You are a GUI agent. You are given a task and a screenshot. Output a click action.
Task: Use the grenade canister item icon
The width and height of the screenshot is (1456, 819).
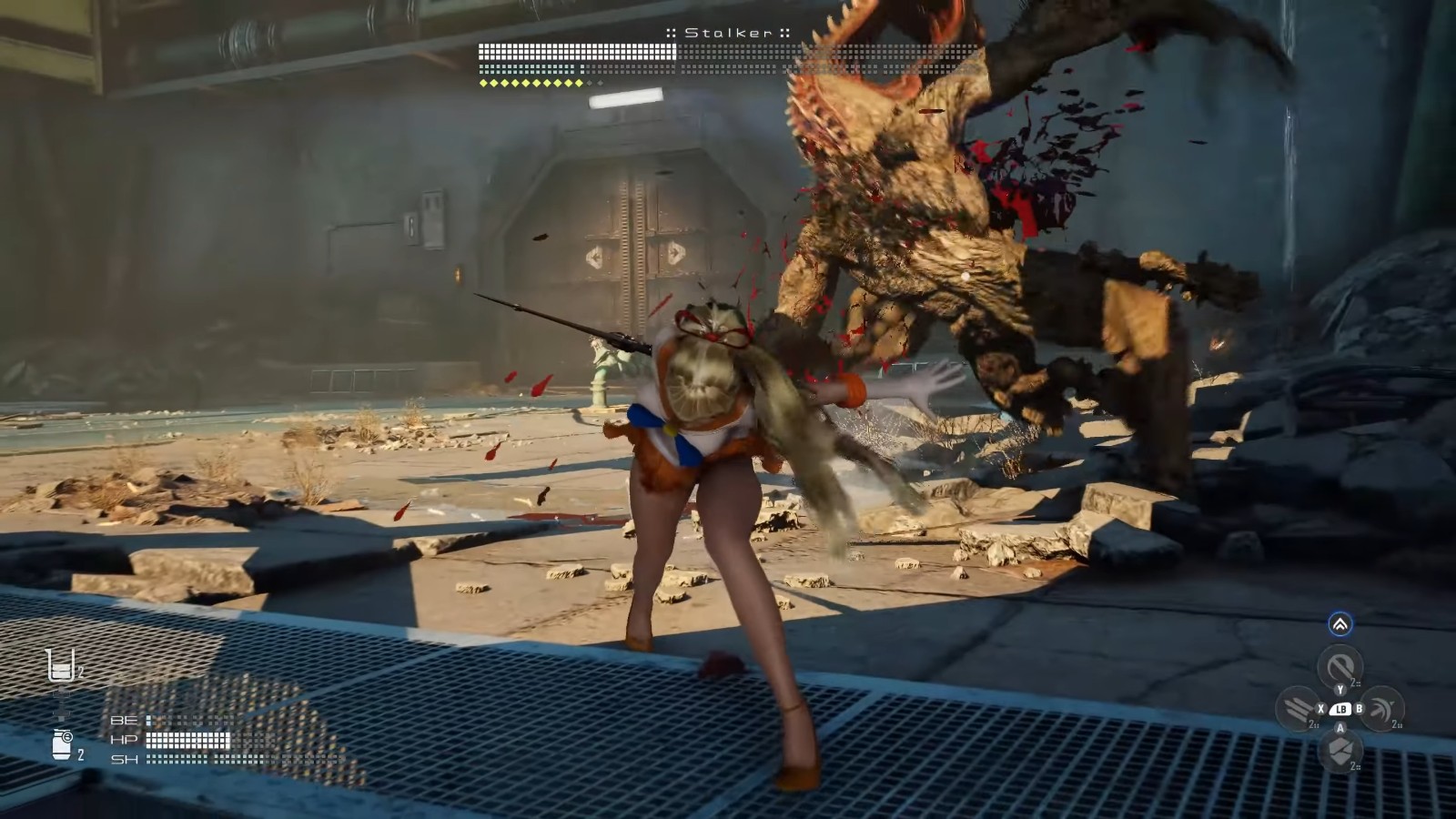click(x=62, y=743)
